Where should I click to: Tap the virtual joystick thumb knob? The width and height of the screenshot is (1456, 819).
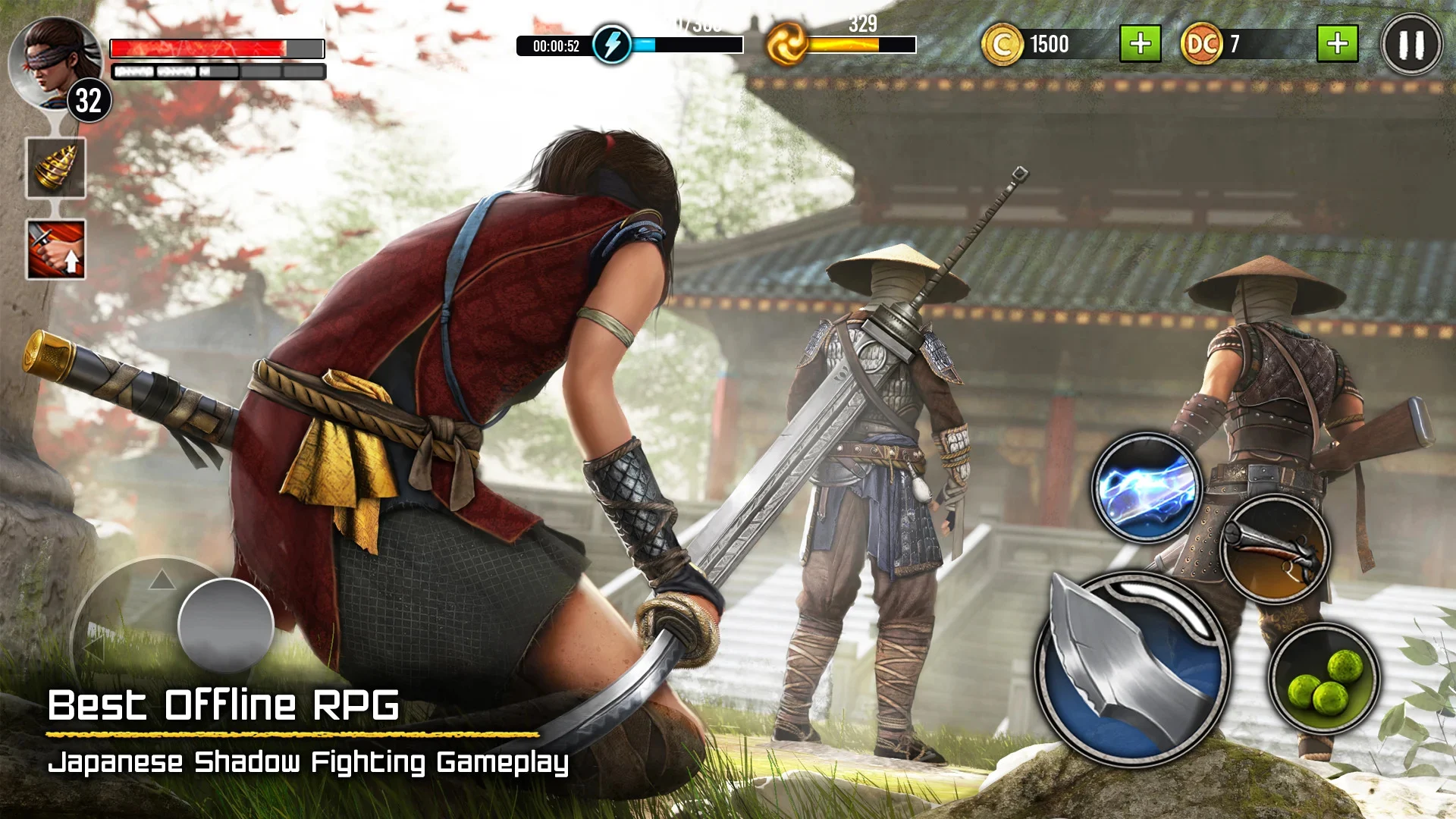[x=225, y=626]
